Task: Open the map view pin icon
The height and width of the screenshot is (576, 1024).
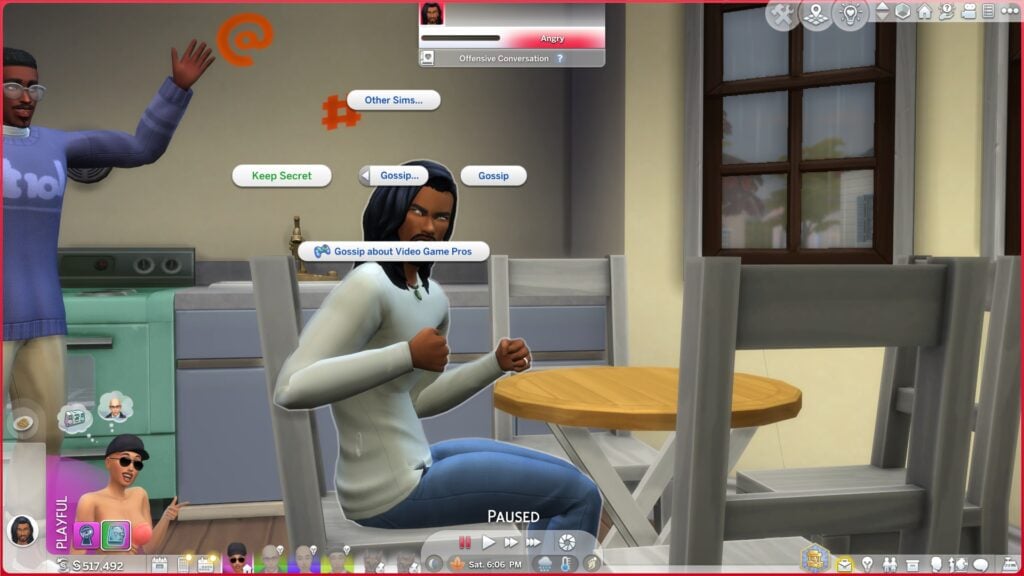Action: coord(816,13)
